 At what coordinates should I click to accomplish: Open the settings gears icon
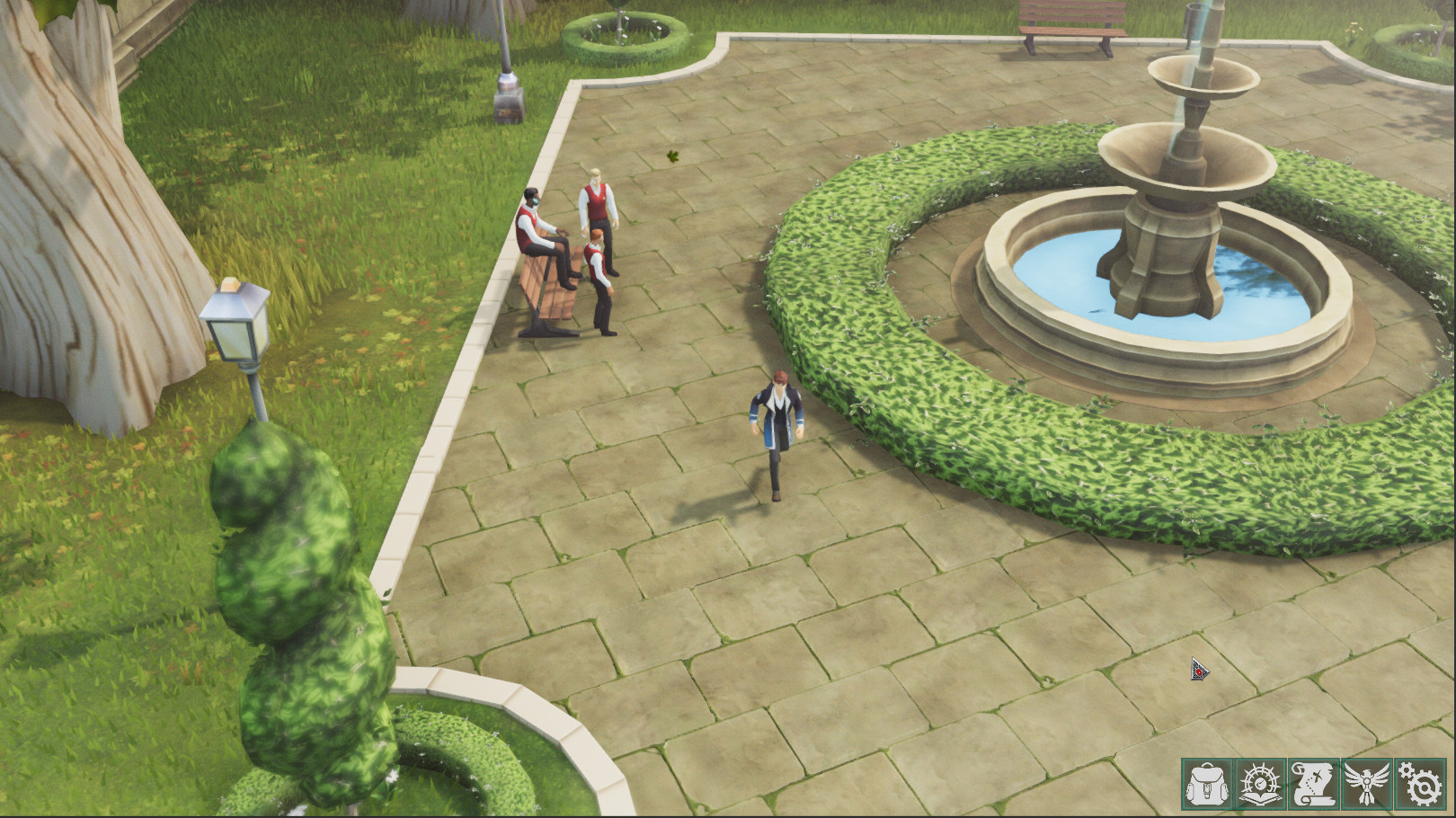click(1420, 784)
